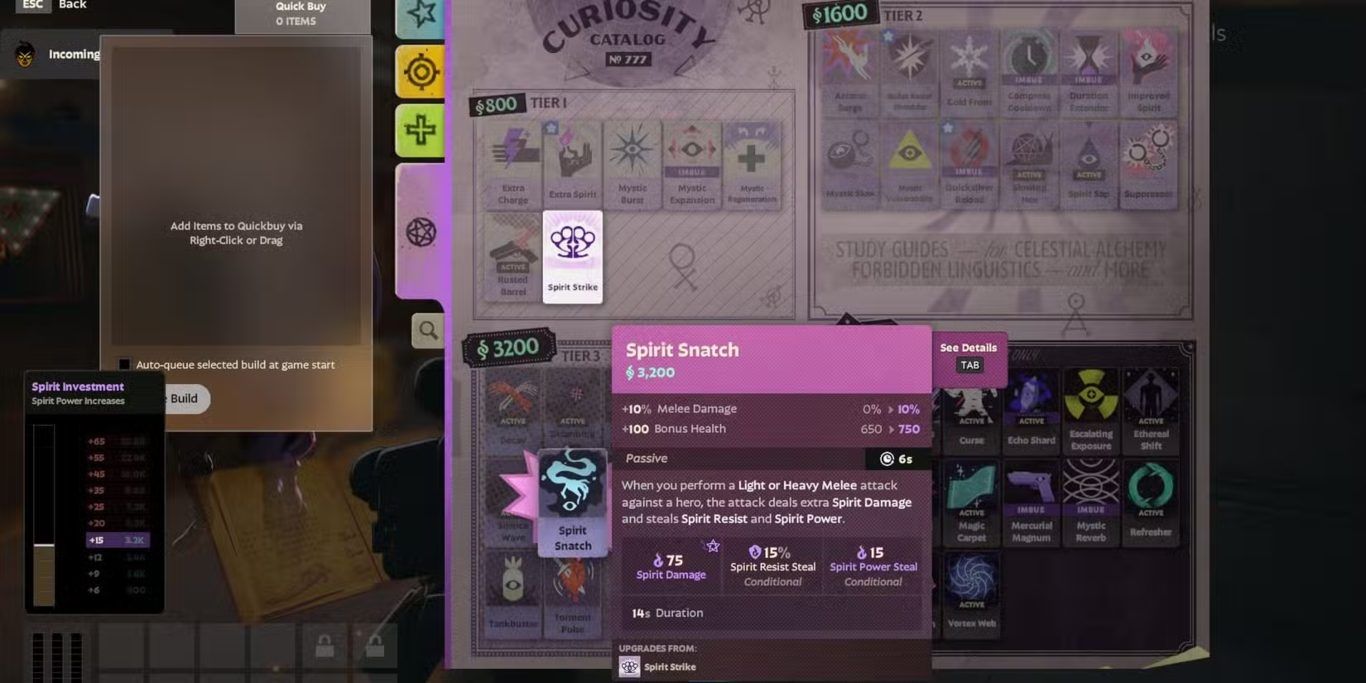Screen dimensions: 1366x683
Task: Toggle auto-queue selected build checkbox
Action: 124,365
